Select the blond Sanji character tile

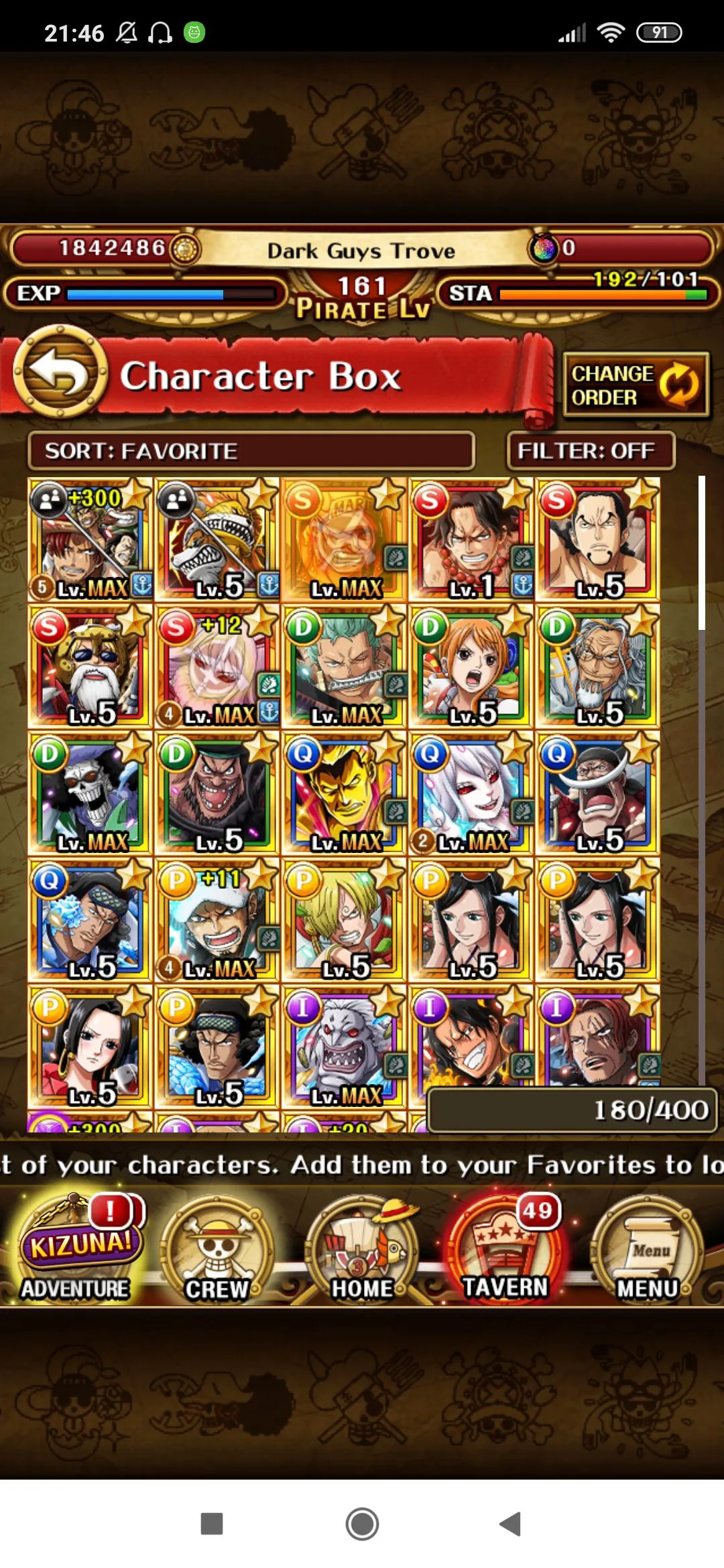[343, 919]
